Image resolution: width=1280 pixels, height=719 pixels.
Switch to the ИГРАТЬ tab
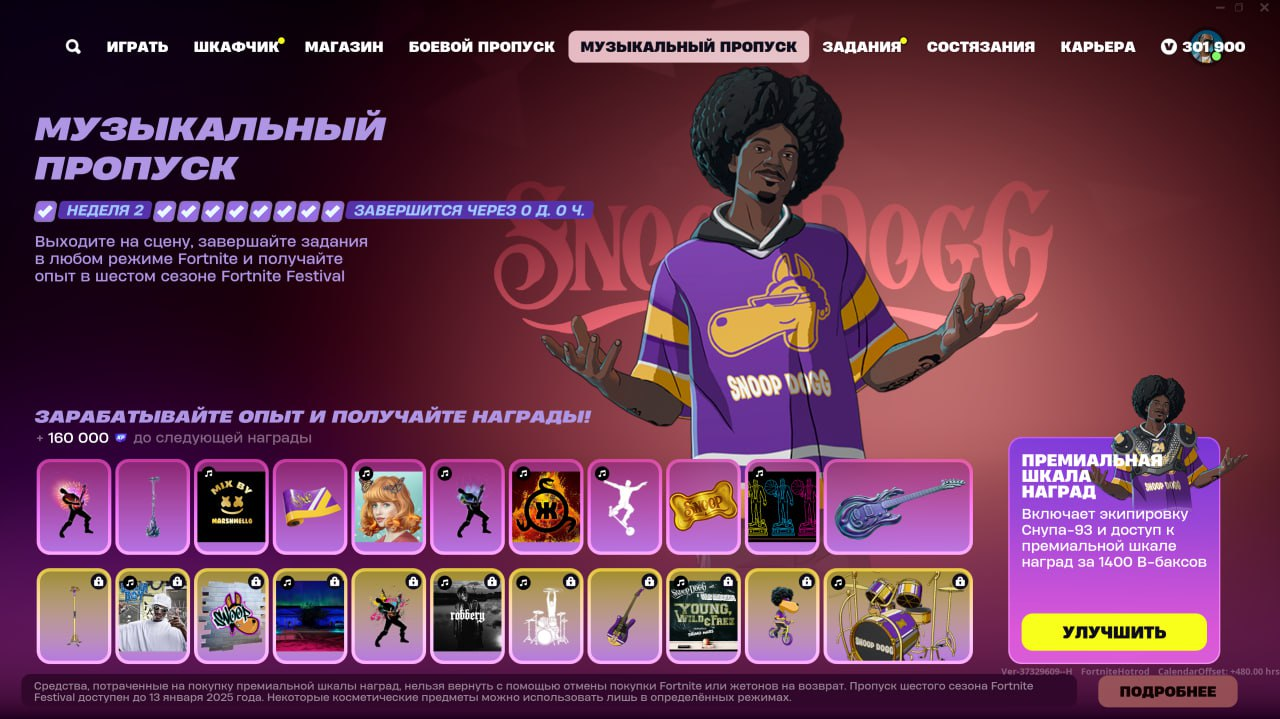[x=137, y=47]
